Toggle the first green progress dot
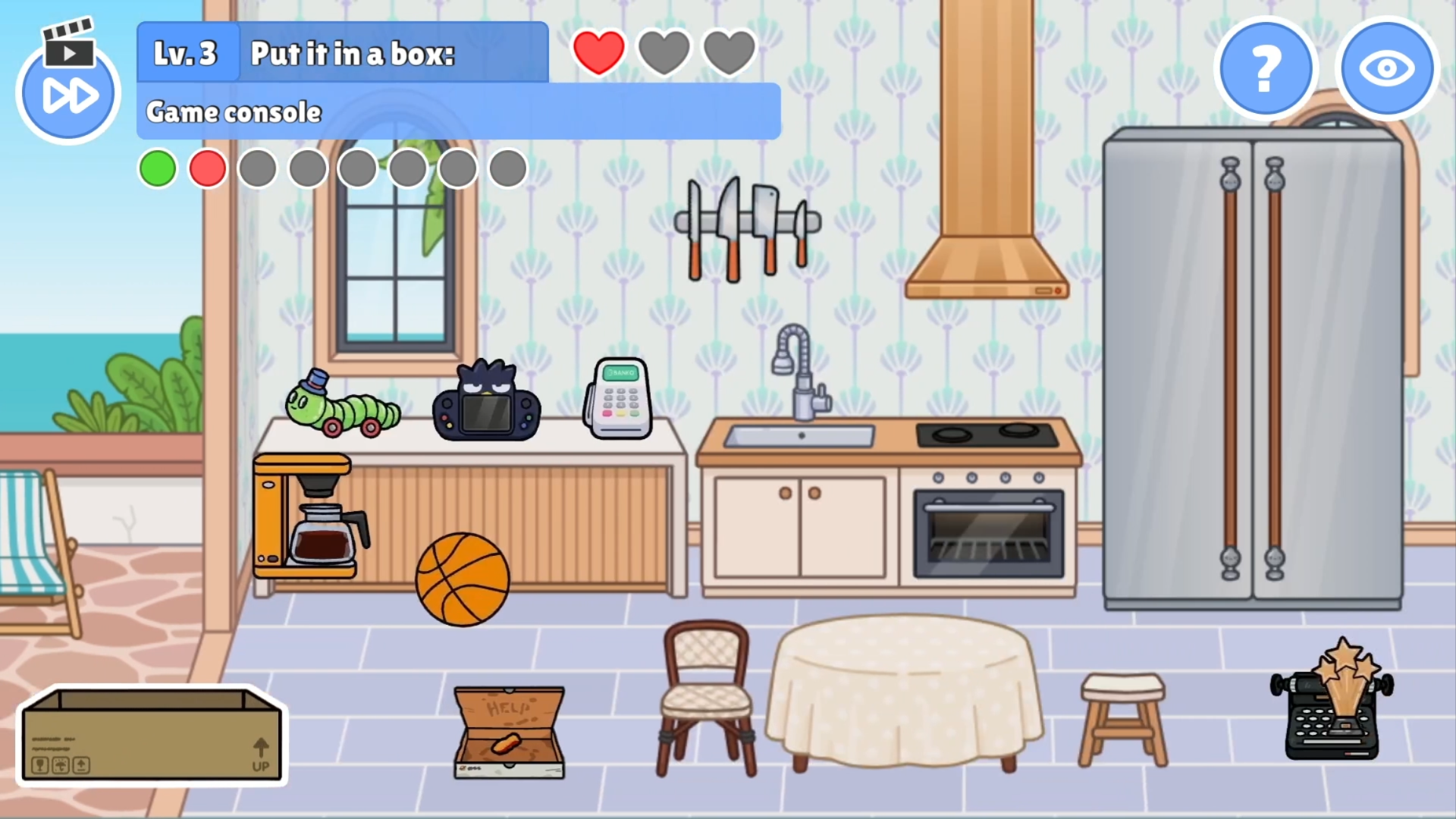Image resolution: width=1456 pixels, height=819 pixels. (x=158, y=168)
